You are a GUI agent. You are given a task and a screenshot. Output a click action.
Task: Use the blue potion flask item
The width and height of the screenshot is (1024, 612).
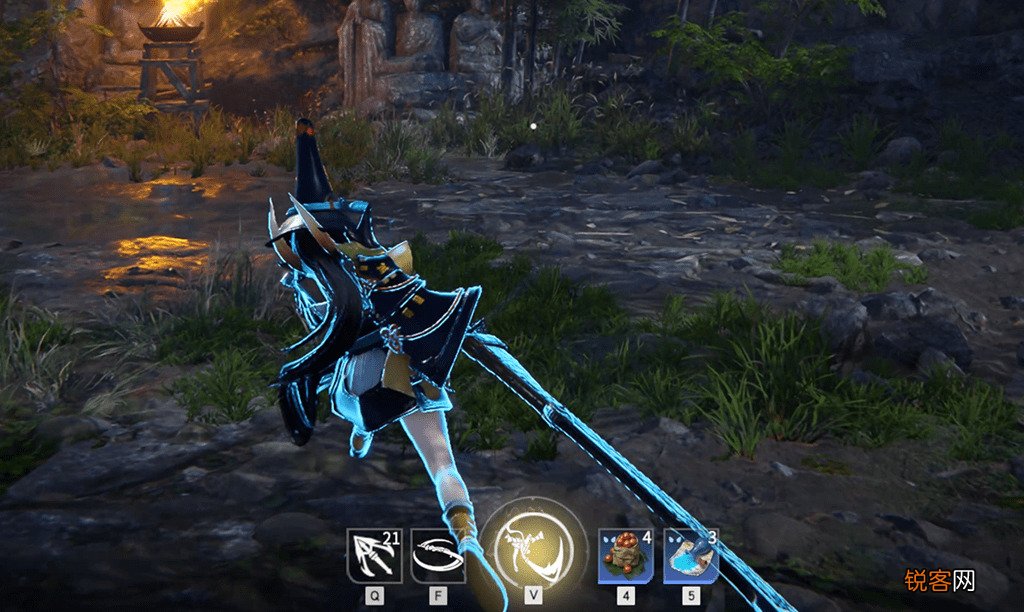[691, 556]
